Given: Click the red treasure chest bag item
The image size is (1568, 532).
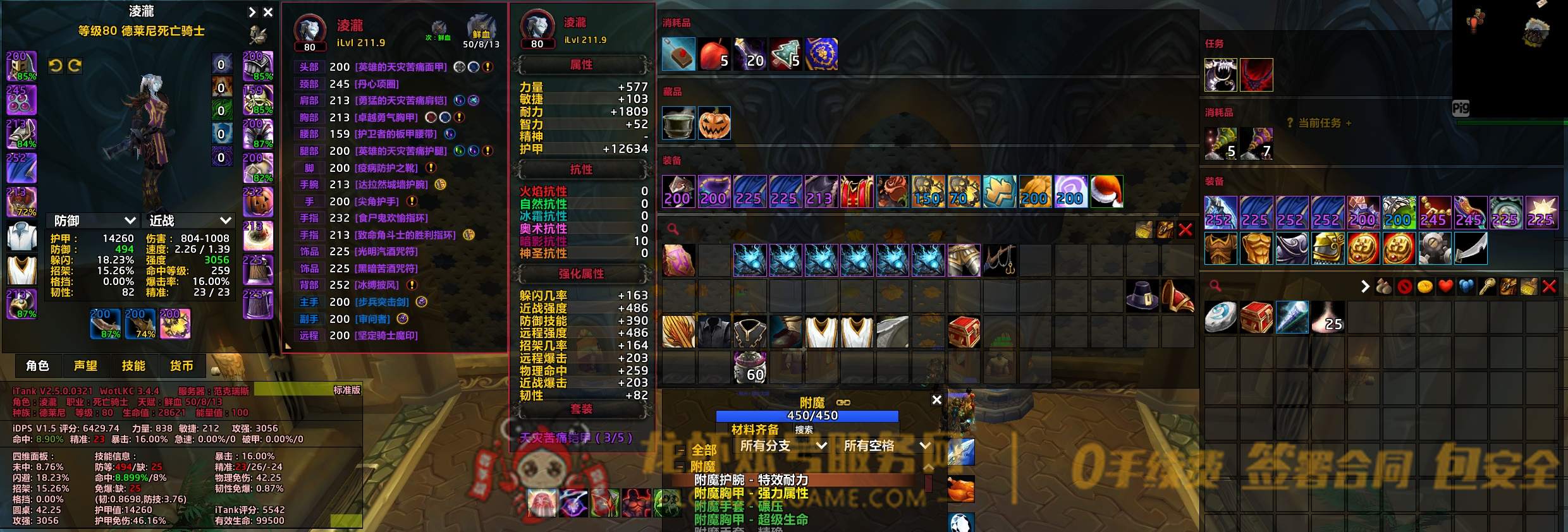Looking at the screenshot, I should 964,332.
